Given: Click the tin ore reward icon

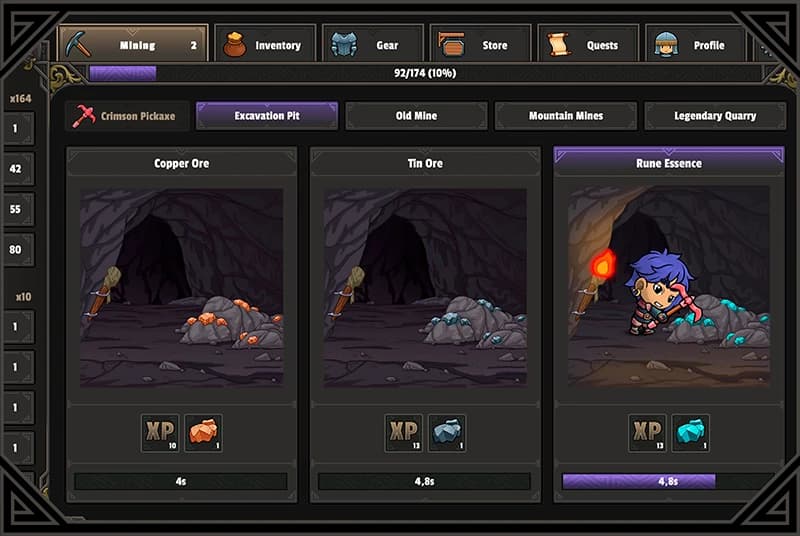Looking at the screenshot, I should [447, 432].
